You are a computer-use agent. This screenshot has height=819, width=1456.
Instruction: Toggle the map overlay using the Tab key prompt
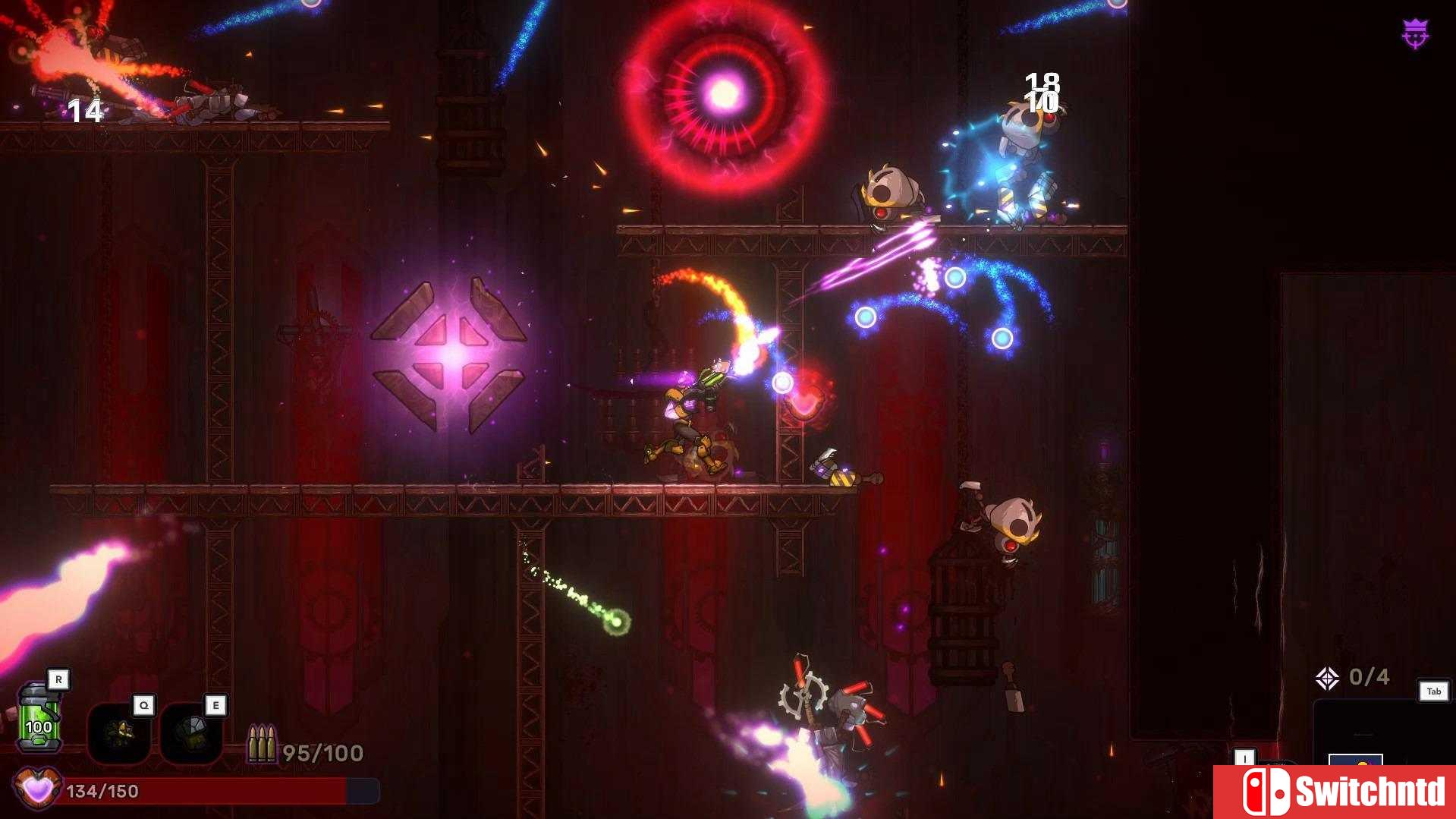[1434, 691]
